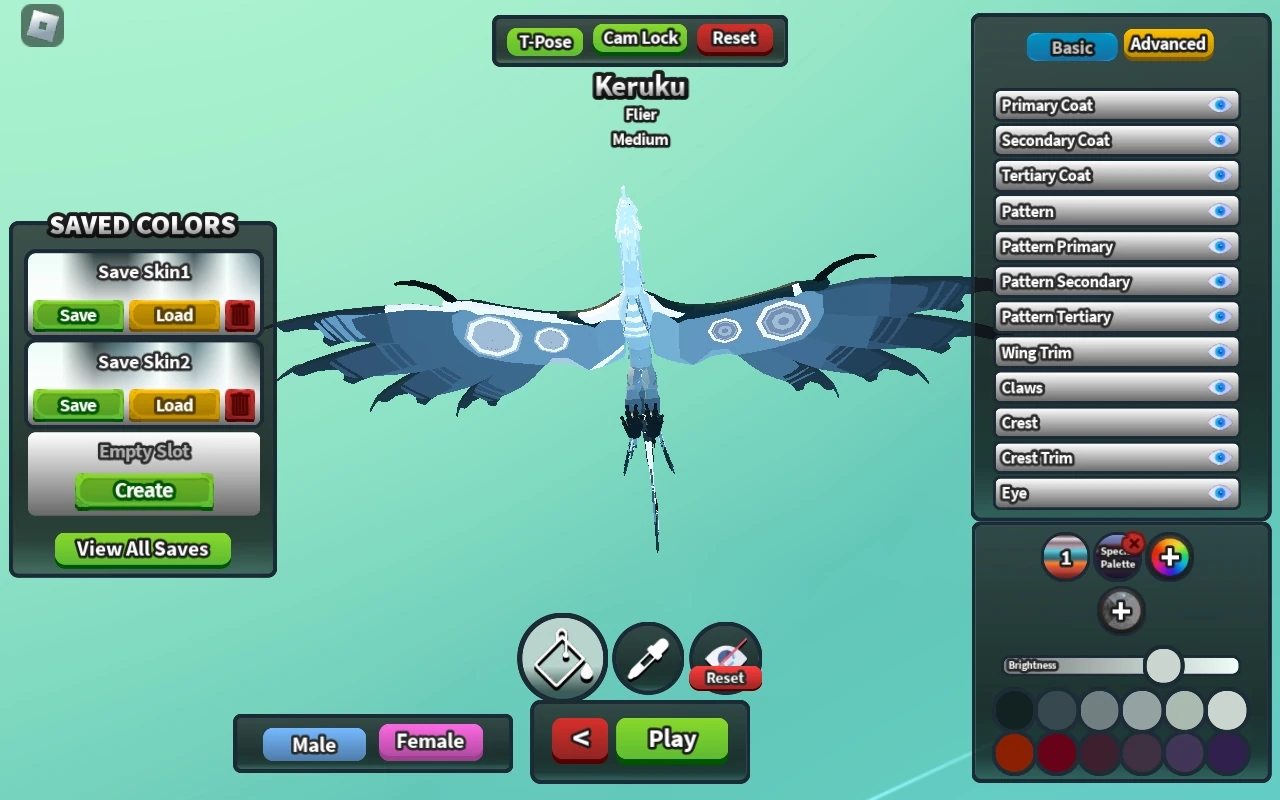Toggle the Eye color visibility
The image size is (1280, 800).
[1219, 492]
